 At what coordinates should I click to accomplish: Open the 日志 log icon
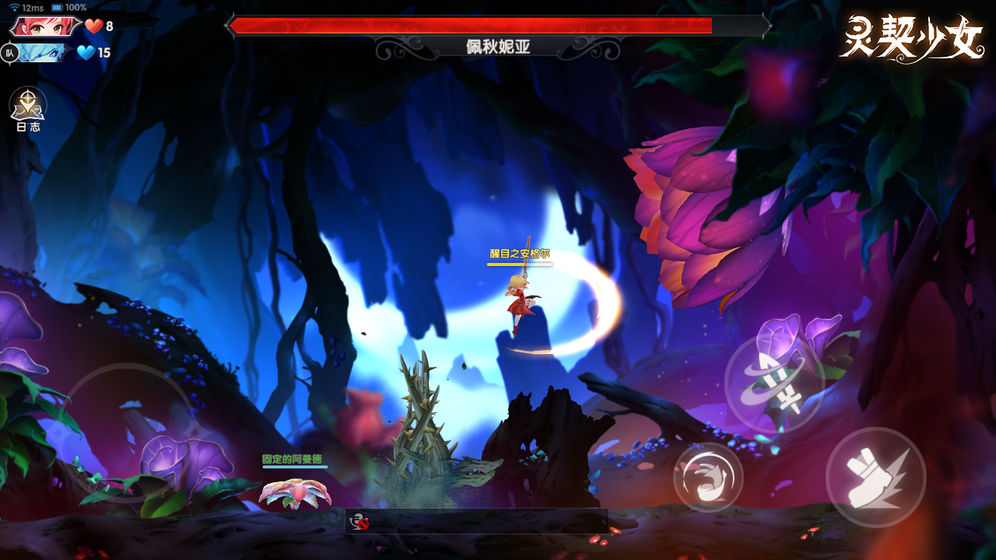pyautogui.click(x=27, y=106)
